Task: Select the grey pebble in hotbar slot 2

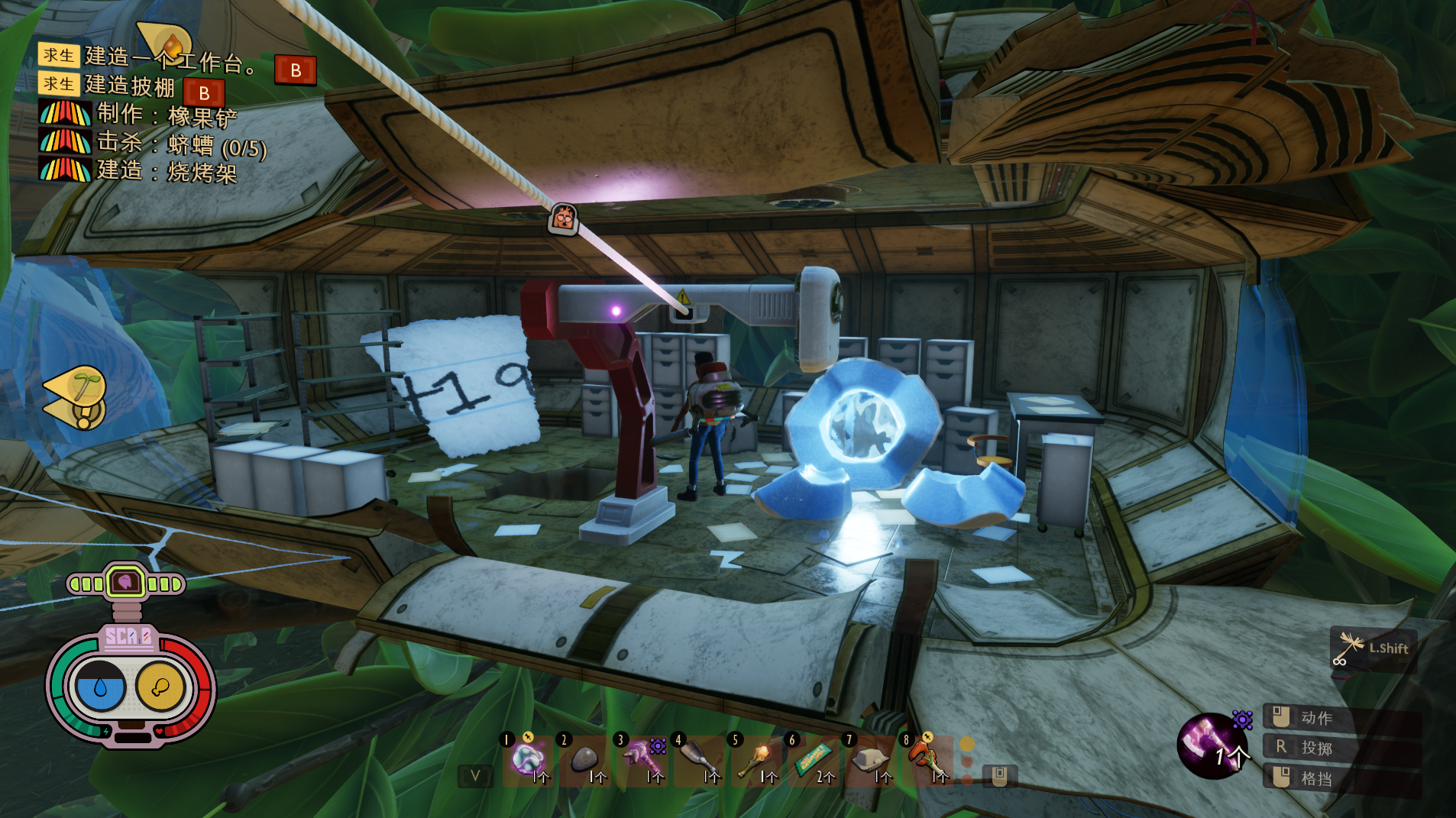Action: point(584,759)
